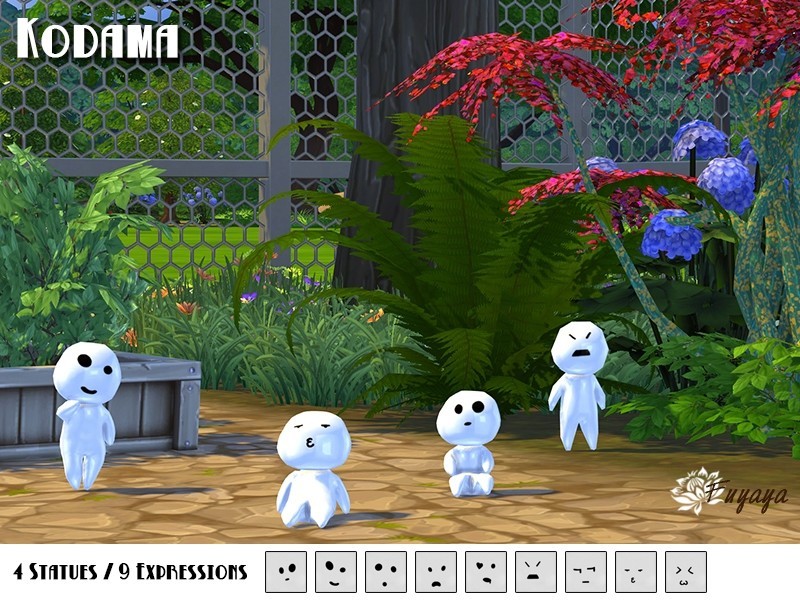
Task: Choose the heart-eye expression swatch
Action: 486,572
